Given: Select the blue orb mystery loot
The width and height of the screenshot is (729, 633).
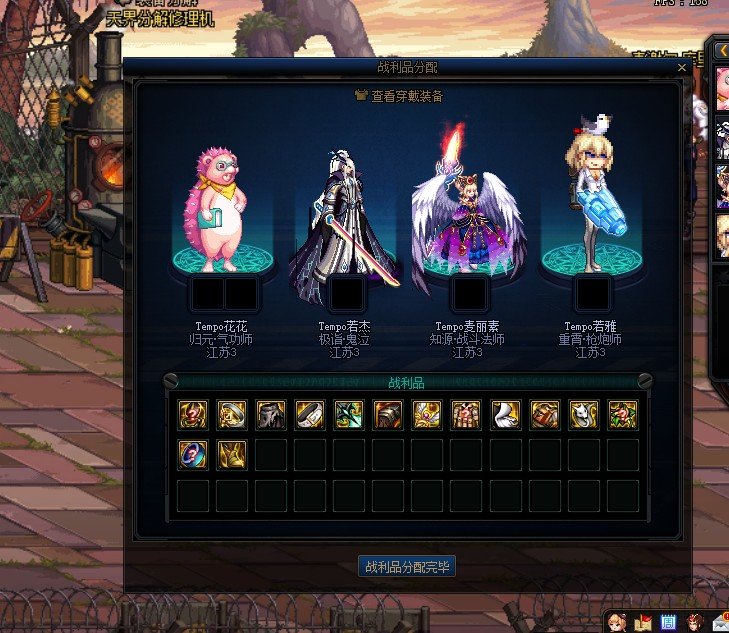Looking at the screenshot, I should [x=193, y=454].
